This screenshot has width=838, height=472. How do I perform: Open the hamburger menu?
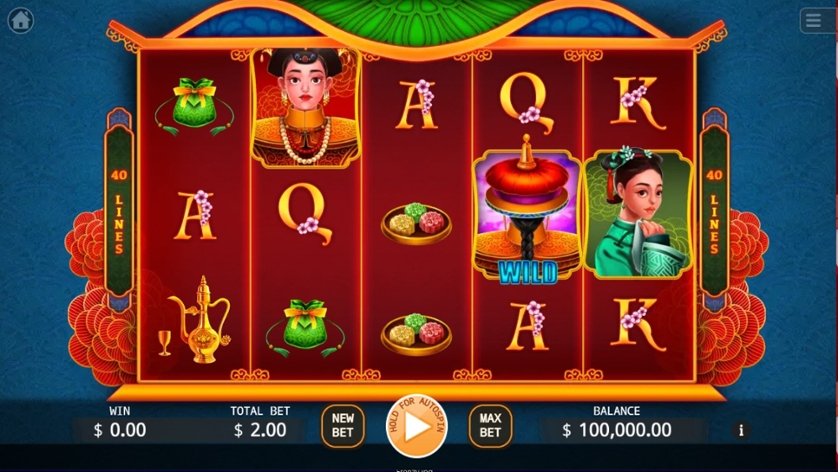pyautogui.click(x=816, y=20)
